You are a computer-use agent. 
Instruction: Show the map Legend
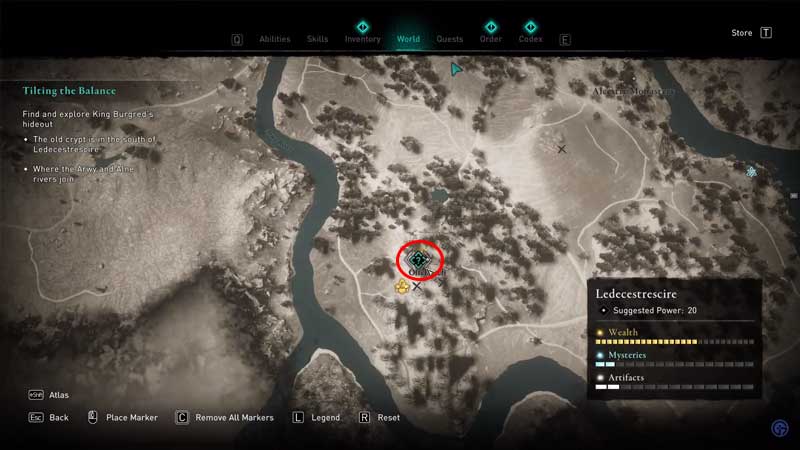point(325,417)
